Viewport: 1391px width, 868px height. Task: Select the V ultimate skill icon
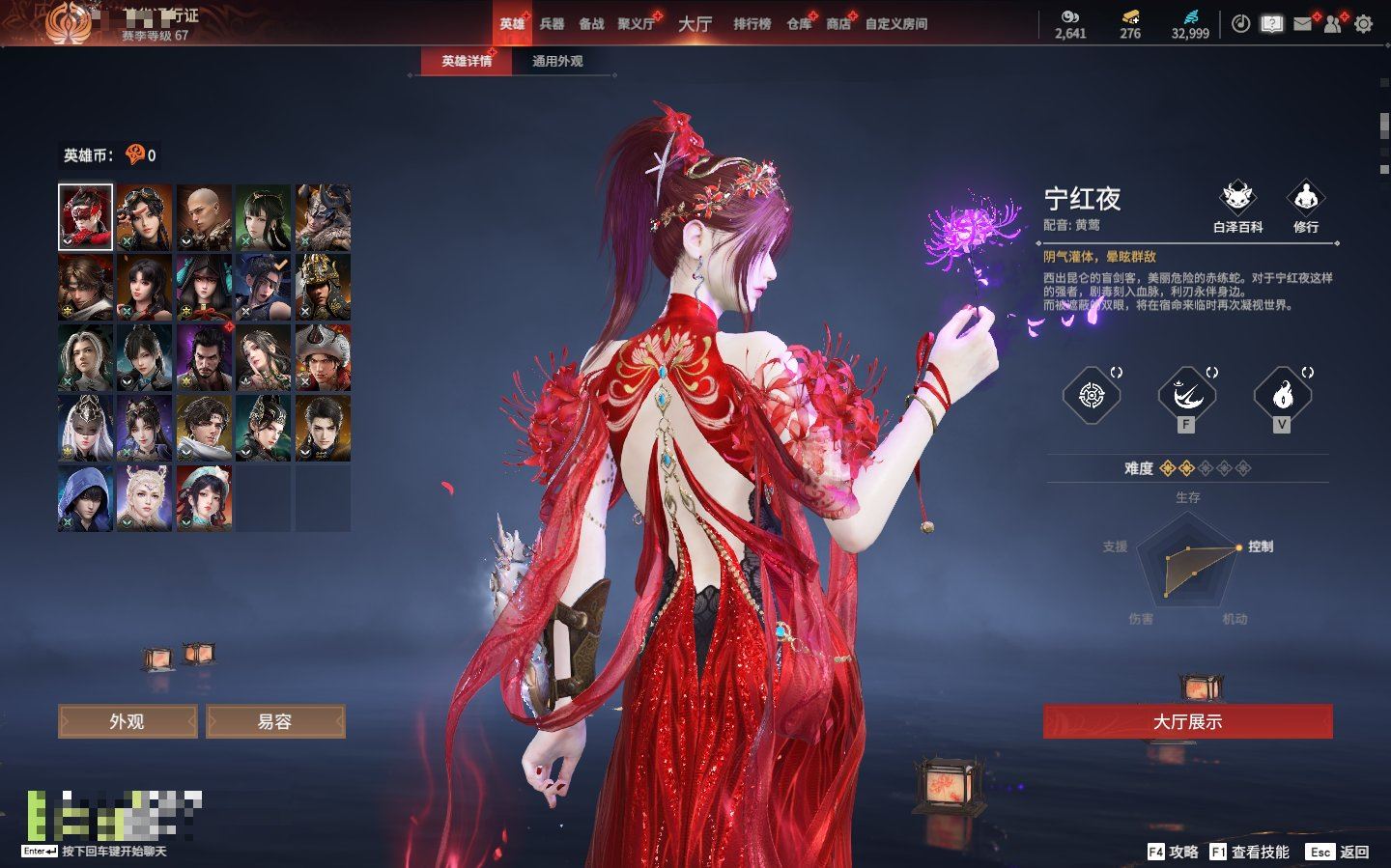[1282, 395]
